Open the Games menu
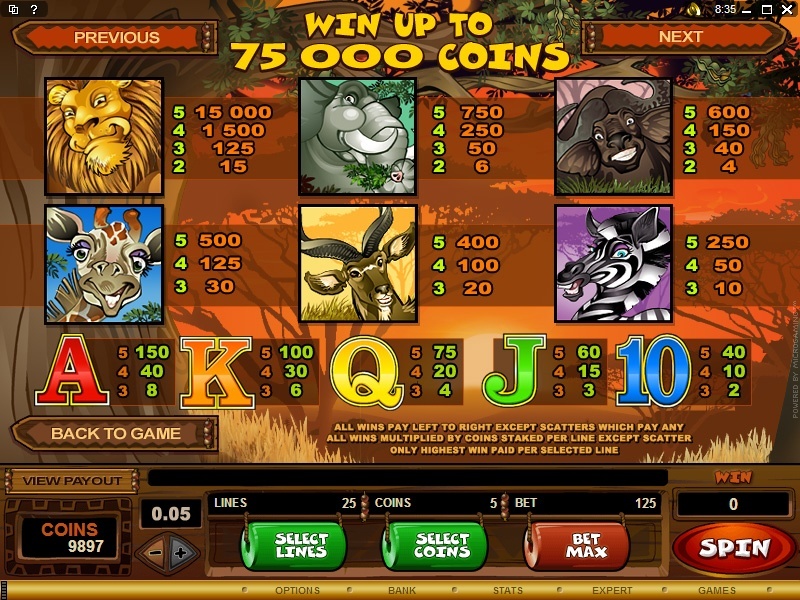This screenshot has height=600, width=800. pos(716,591)
